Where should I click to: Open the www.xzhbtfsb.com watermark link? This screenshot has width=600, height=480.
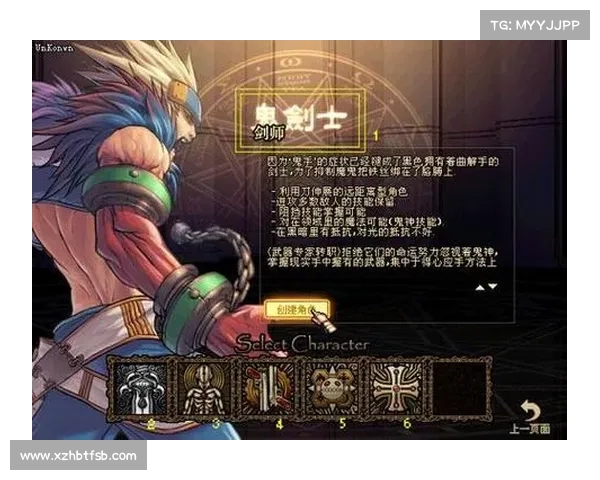click(79, 456)
